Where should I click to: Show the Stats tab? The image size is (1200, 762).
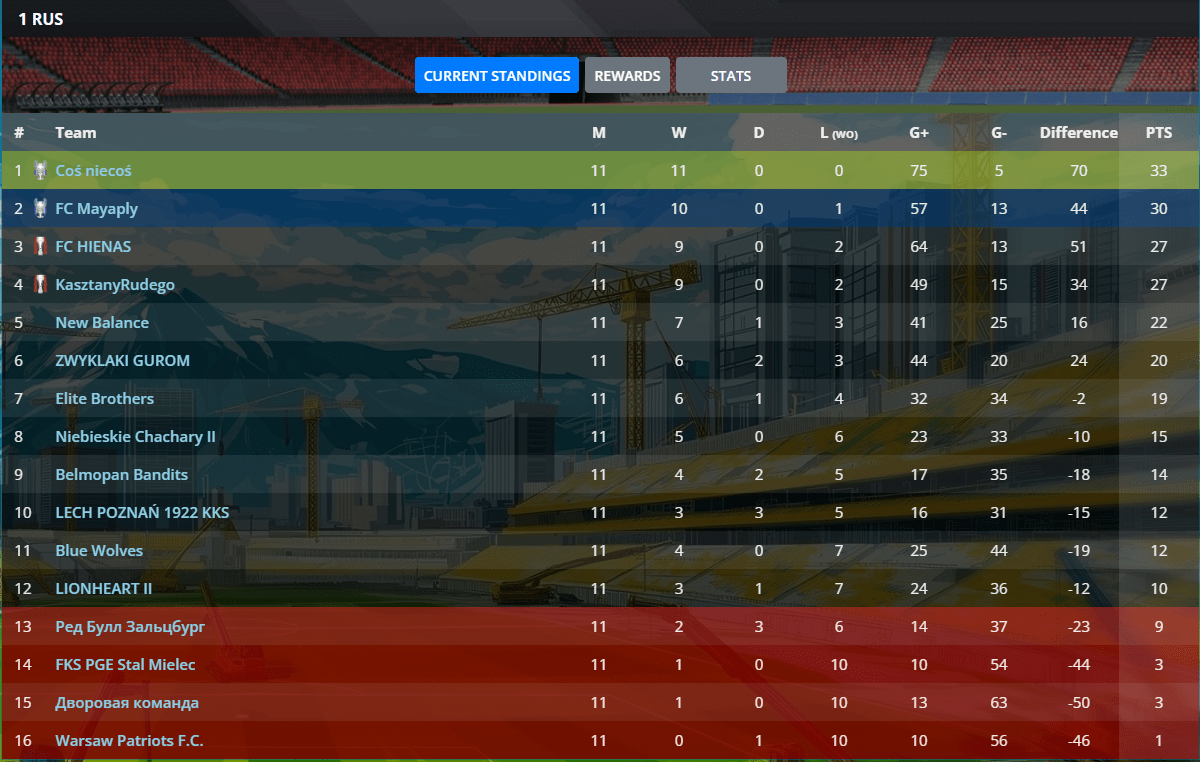click(x=731, y=75)
